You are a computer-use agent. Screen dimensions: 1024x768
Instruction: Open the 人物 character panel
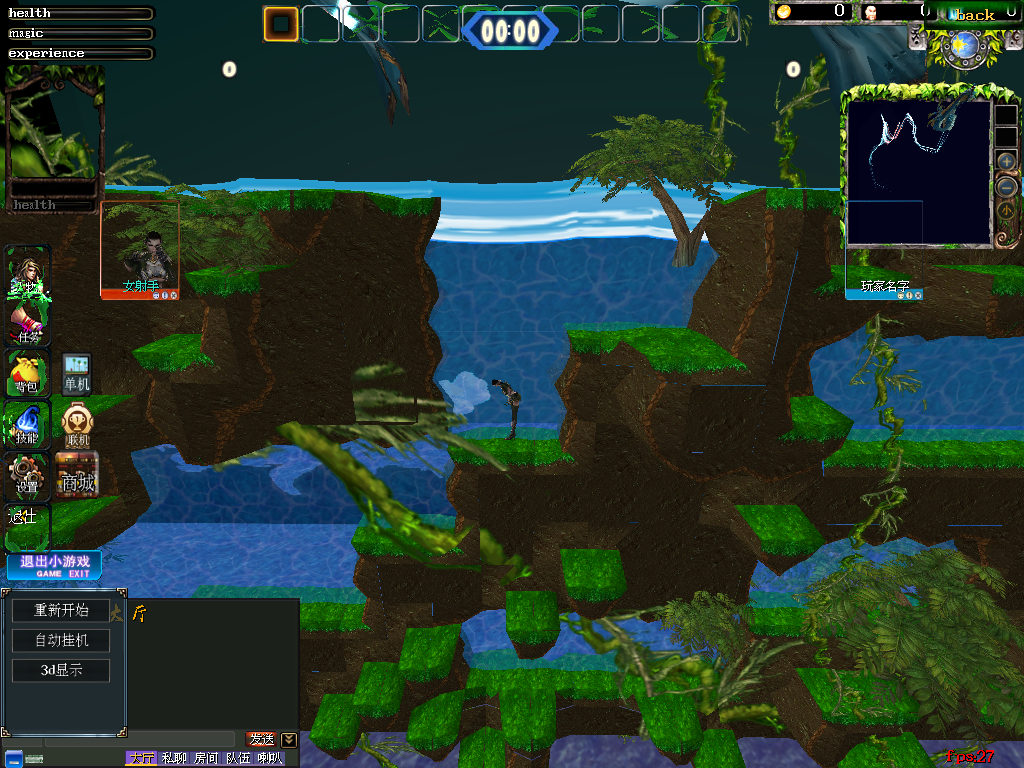pyautogui.click(x=27, y=270)
